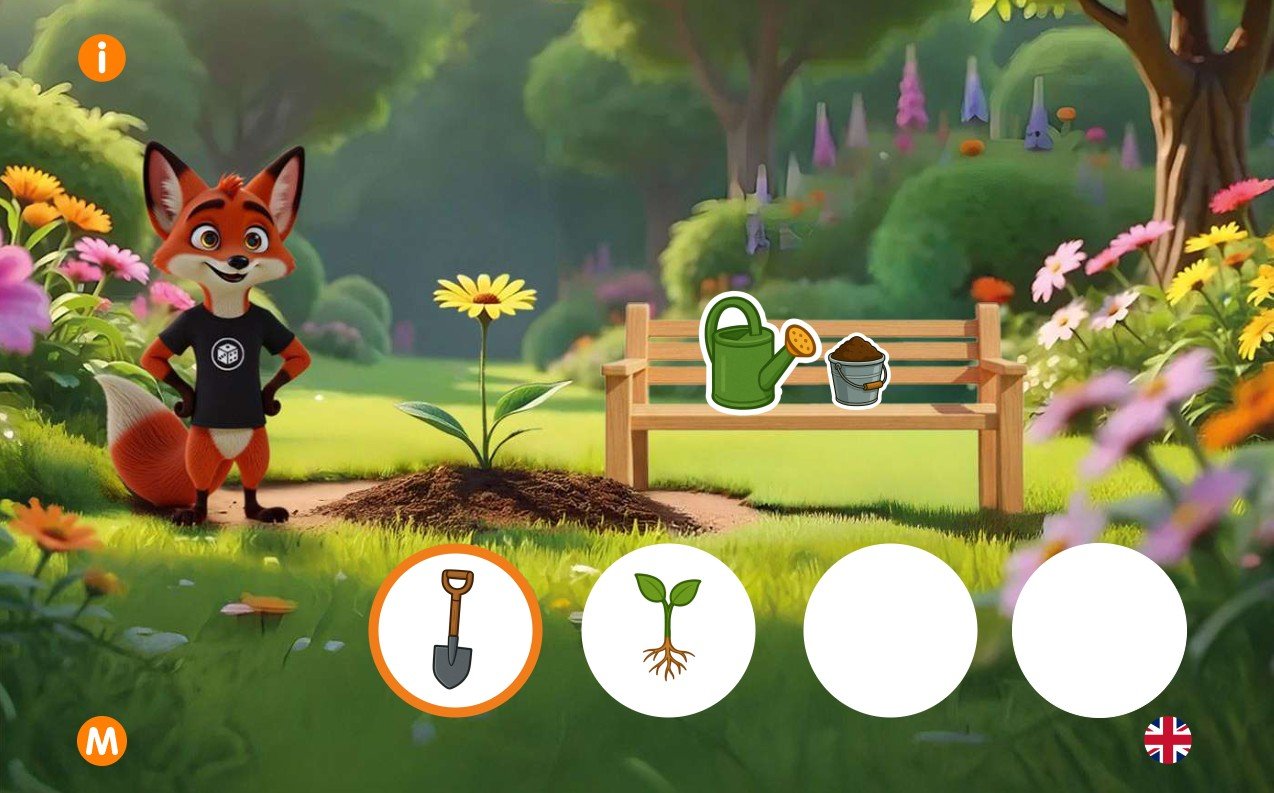Change language via the UK flag
The width and height of the screenshot is (1274, 793).
point(1167,741)
